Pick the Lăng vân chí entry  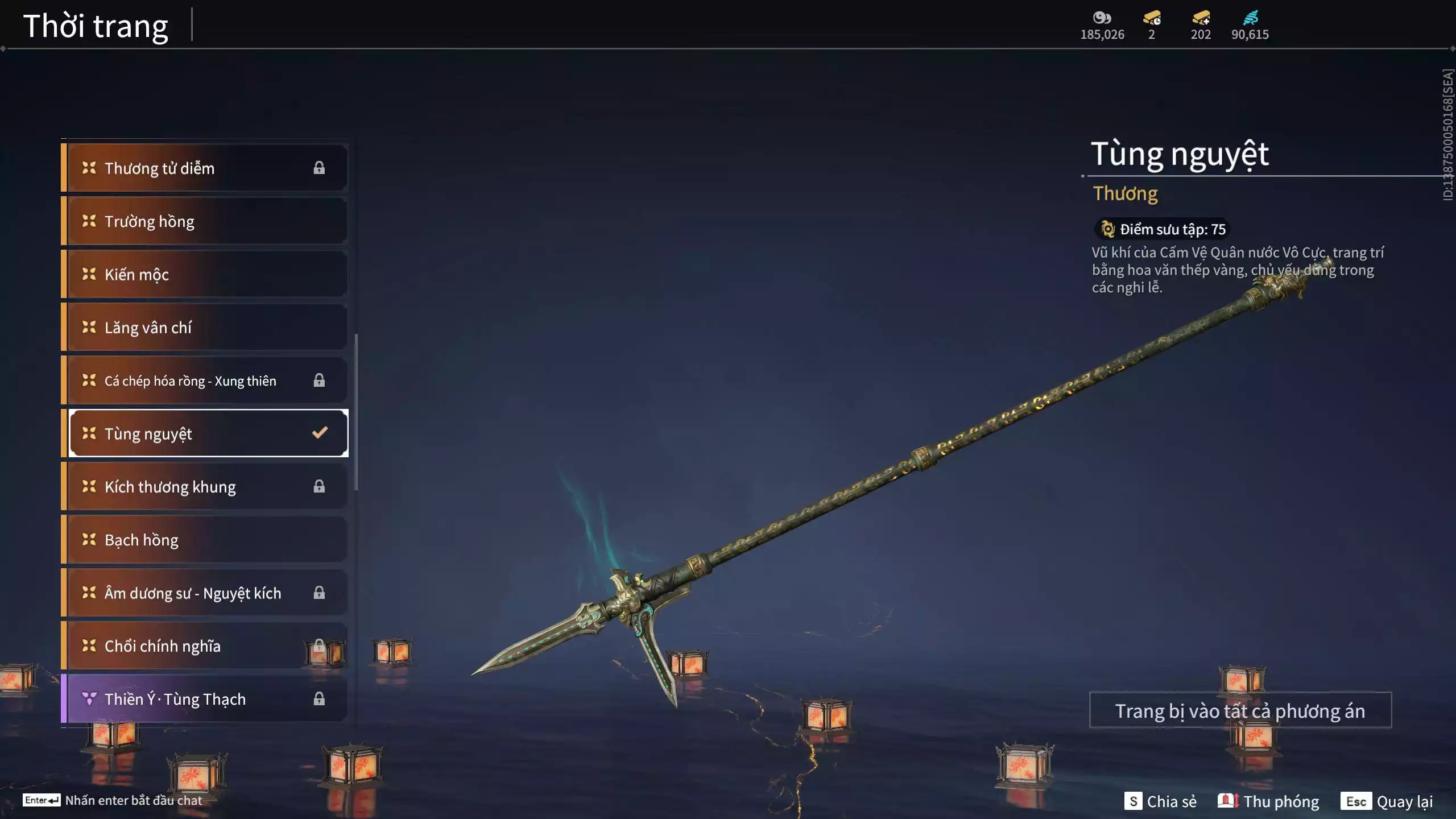click(x=205, y=328)
